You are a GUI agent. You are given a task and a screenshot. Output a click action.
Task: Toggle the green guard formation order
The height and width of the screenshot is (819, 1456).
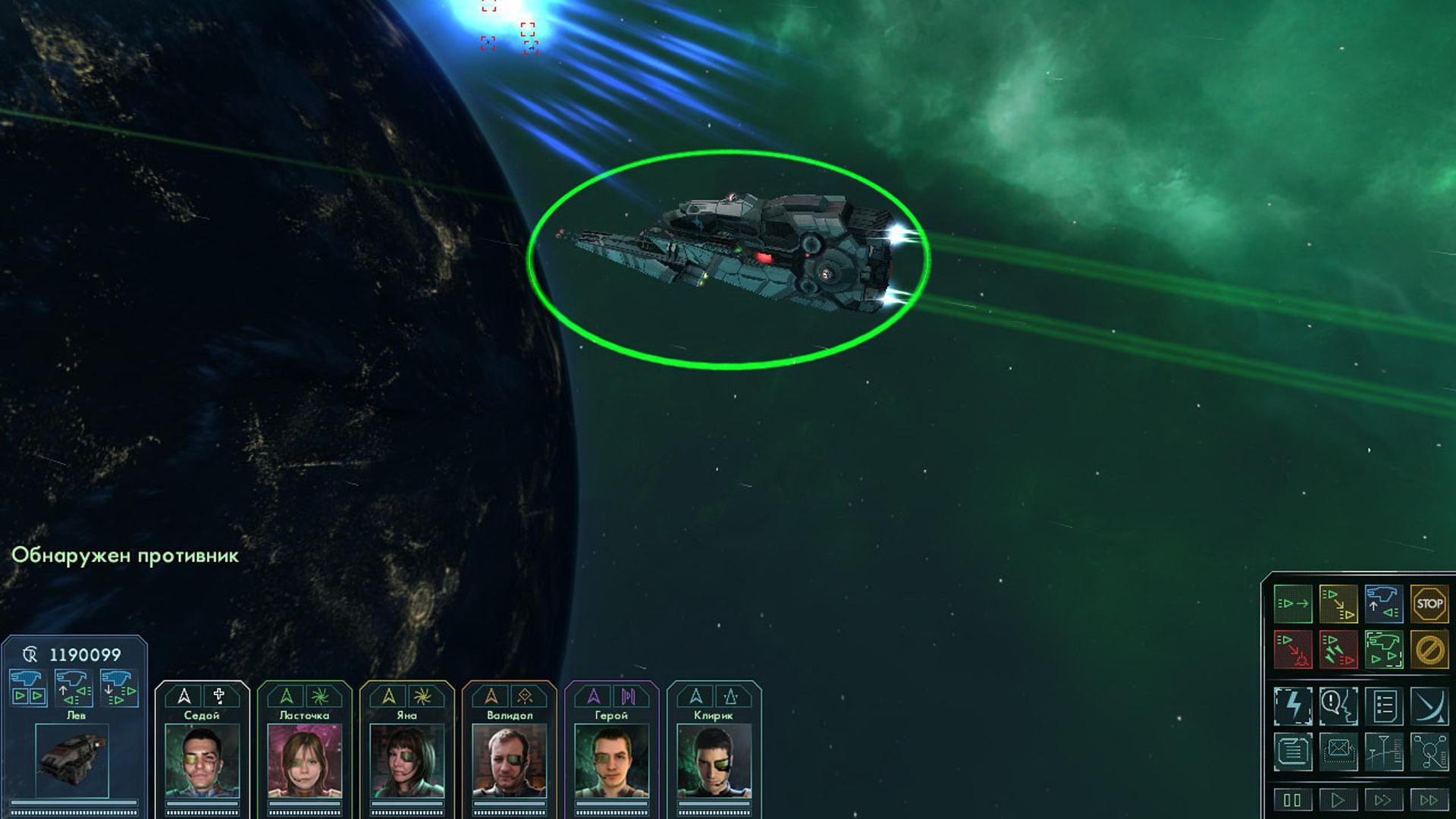[1383, 649]
